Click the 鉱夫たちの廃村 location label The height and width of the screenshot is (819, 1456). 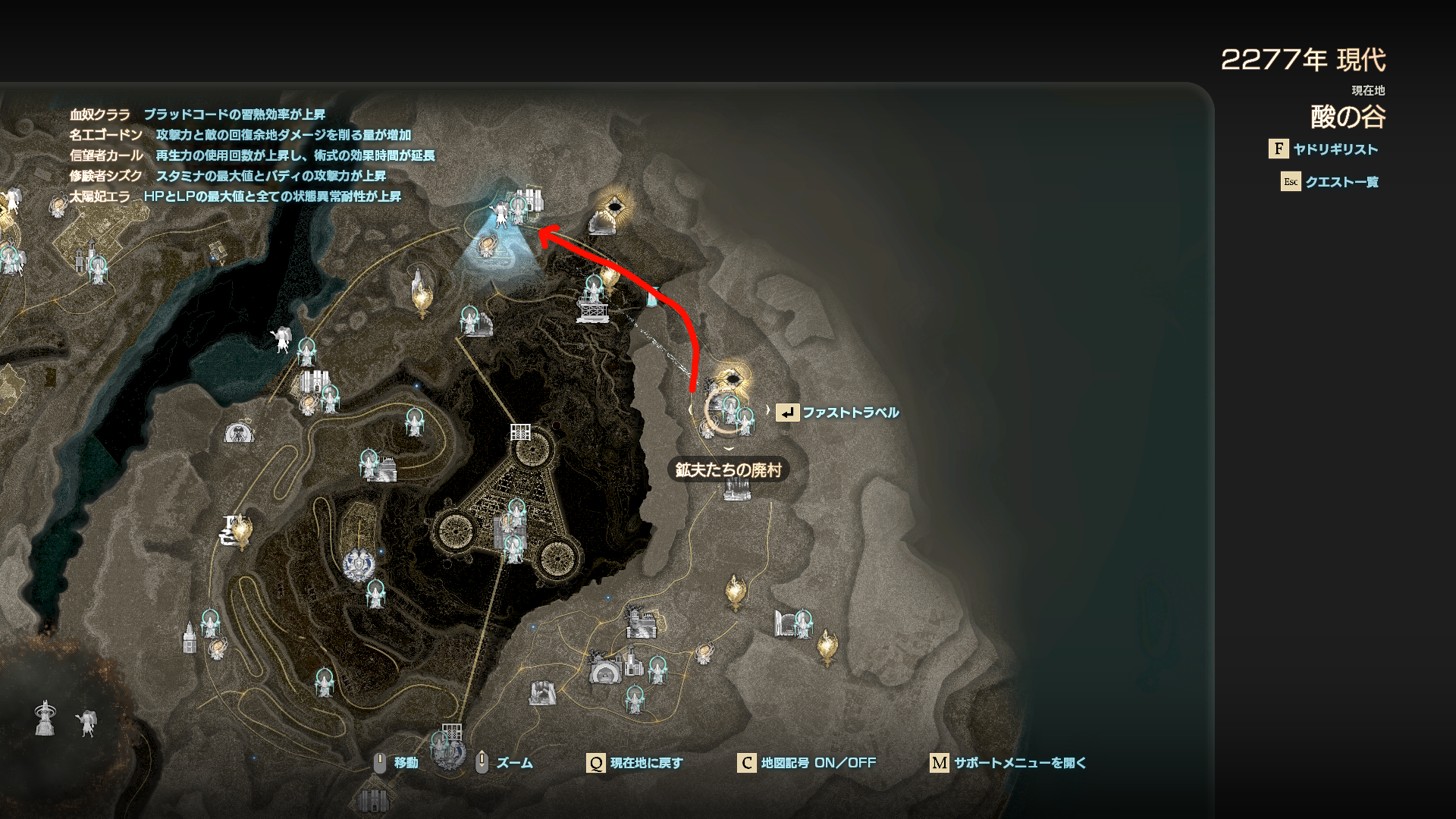[728, 470]
